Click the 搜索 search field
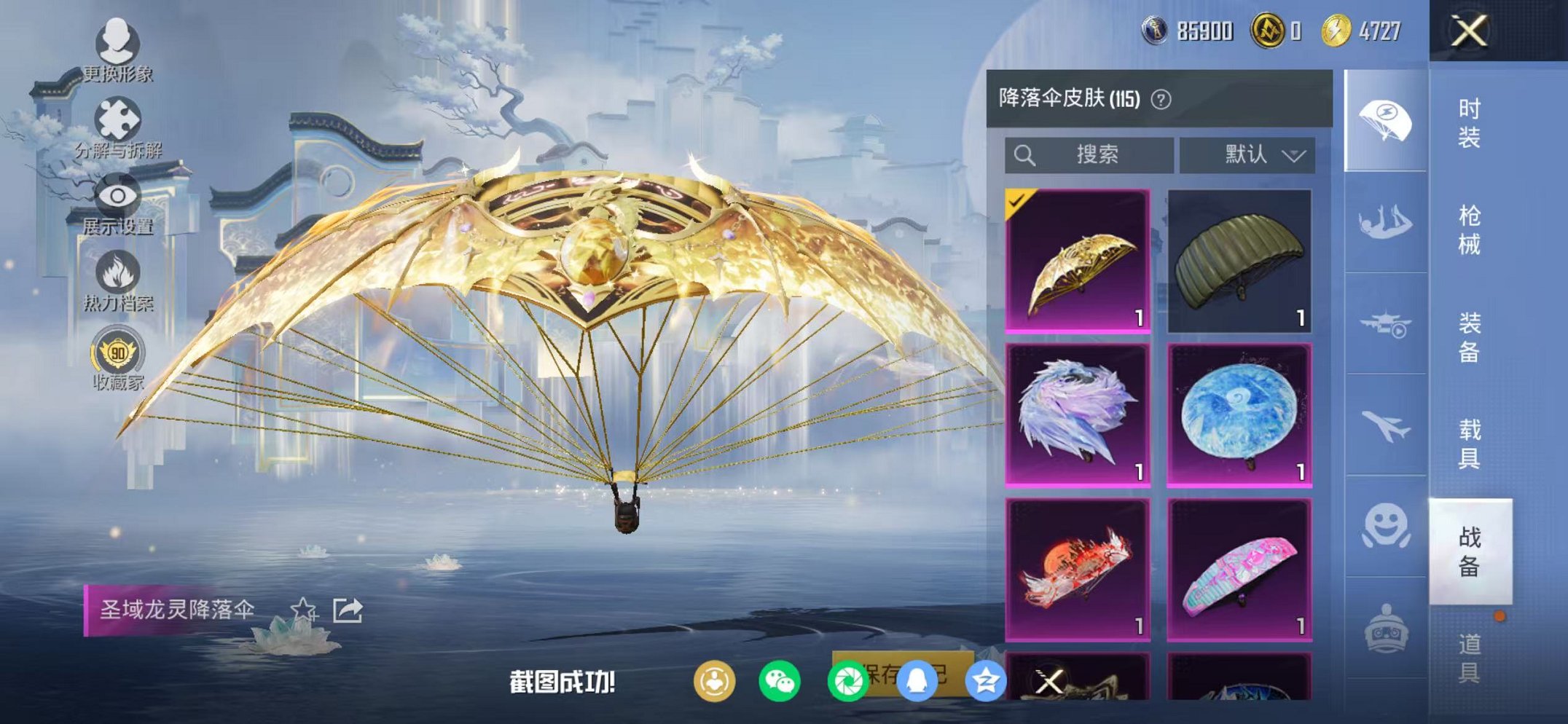Viewport: 1568px width, 724px height. coord(1093,154)
